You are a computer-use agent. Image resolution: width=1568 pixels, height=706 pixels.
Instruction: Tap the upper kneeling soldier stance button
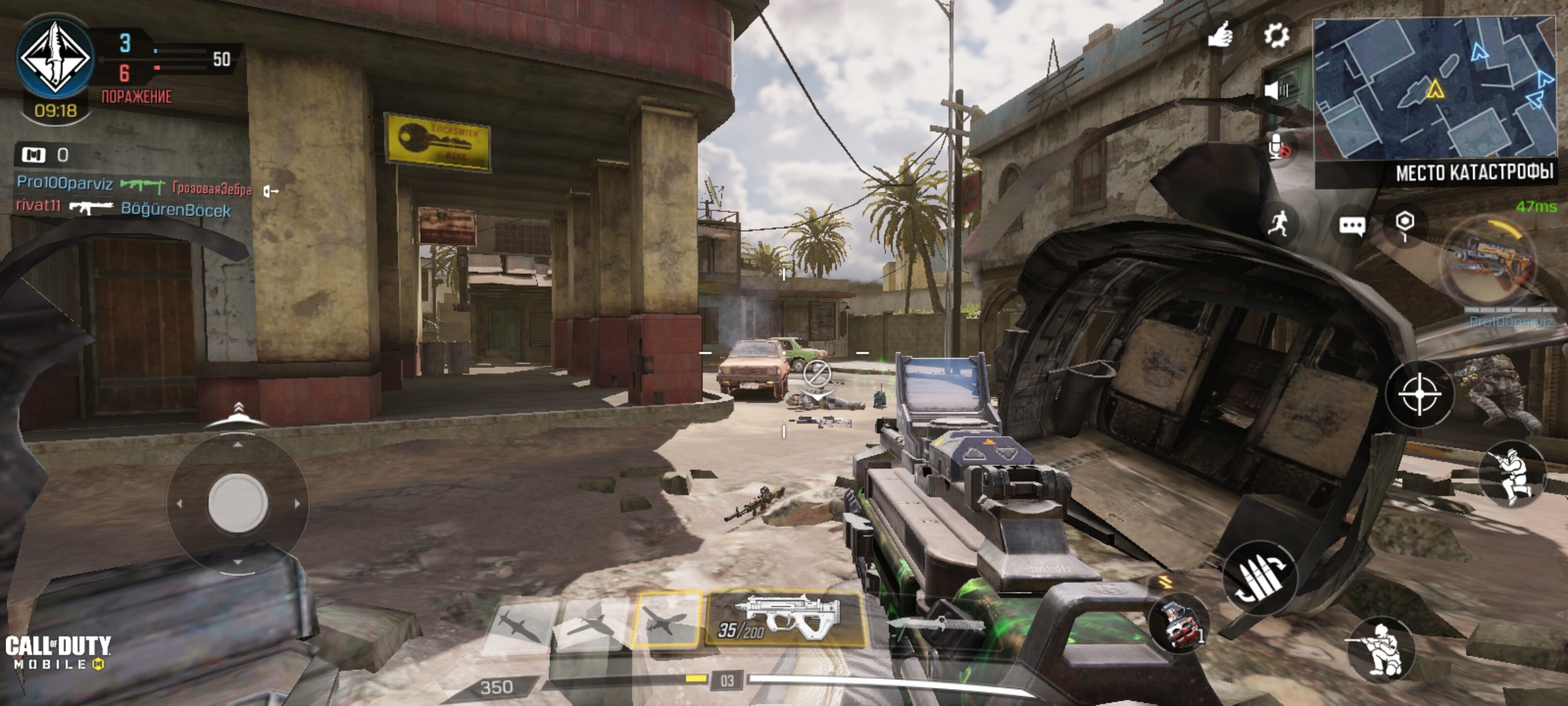tap(1512, 474)
